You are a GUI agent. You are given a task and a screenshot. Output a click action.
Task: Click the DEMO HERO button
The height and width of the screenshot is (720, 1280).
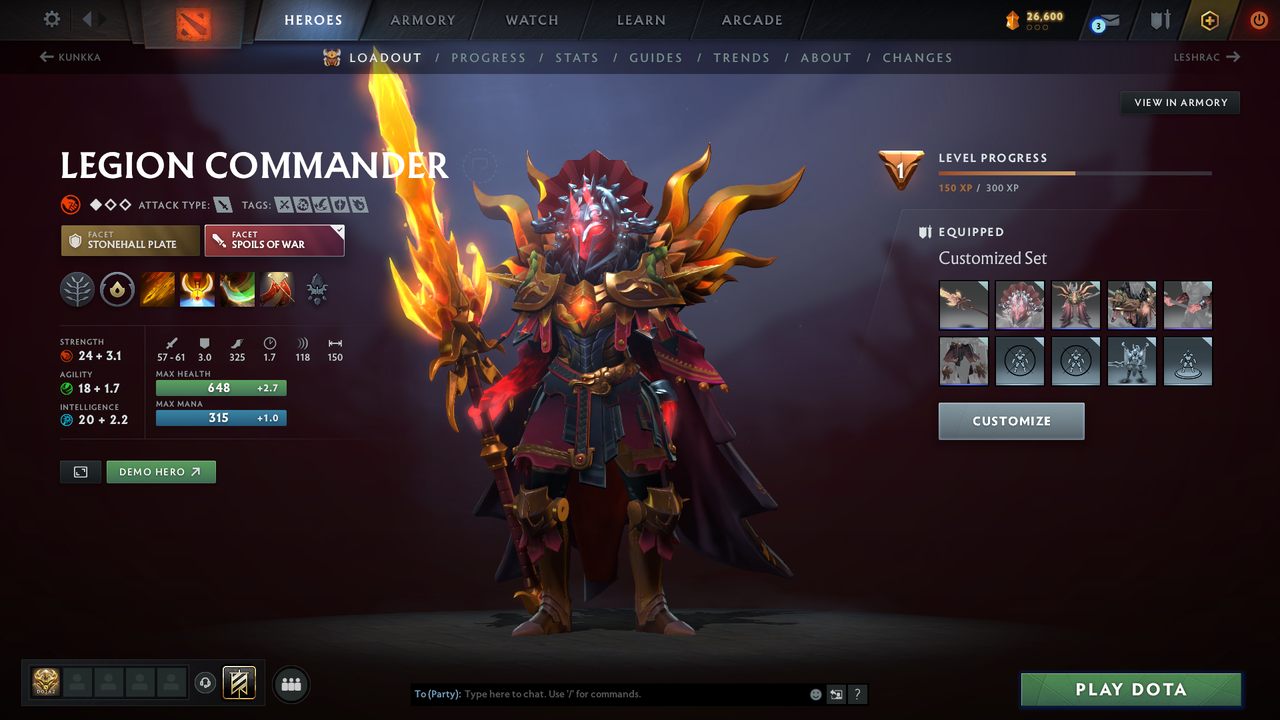coord(160,471)
